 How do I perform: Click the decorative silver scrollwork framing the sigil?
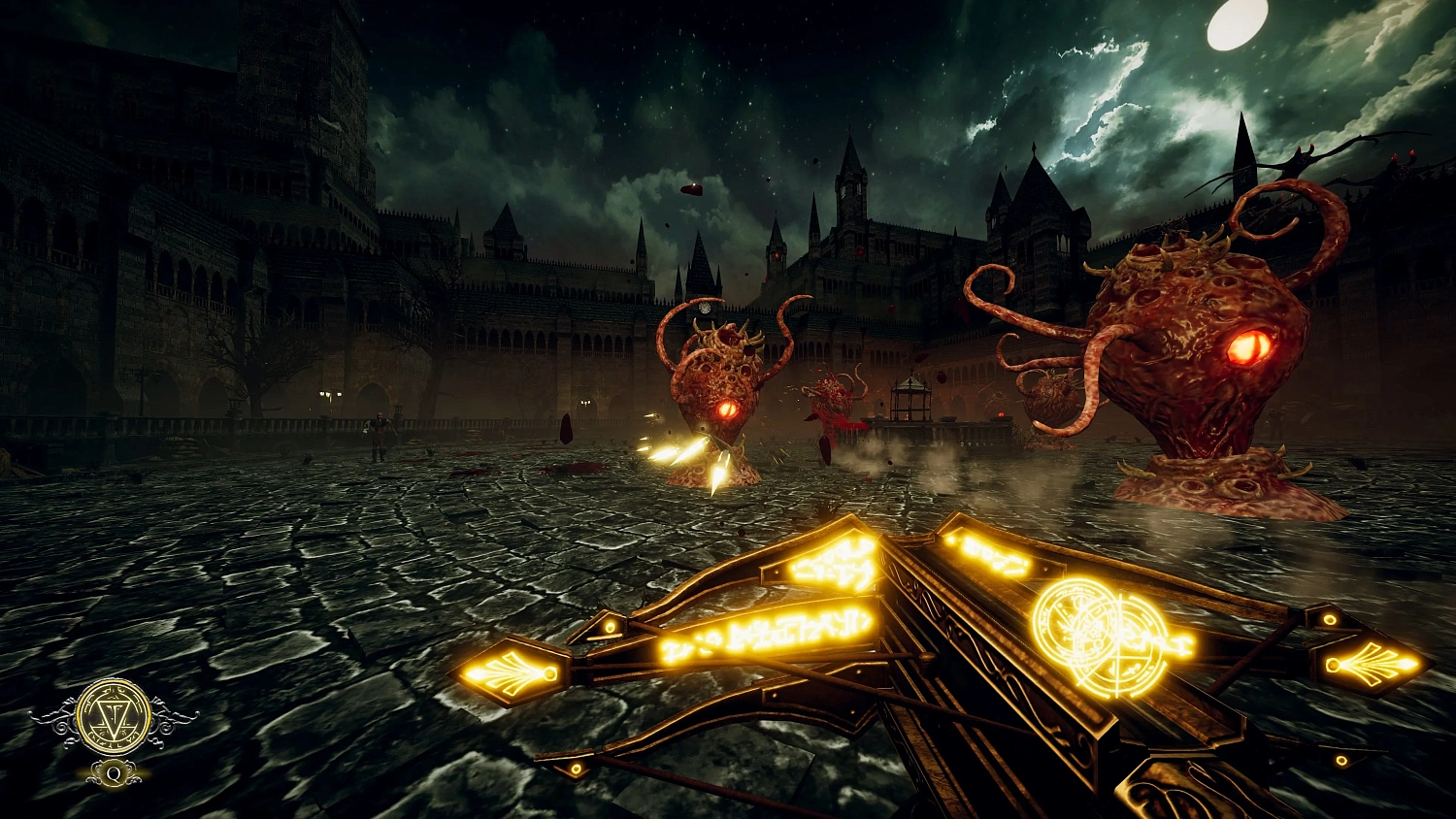58,716
